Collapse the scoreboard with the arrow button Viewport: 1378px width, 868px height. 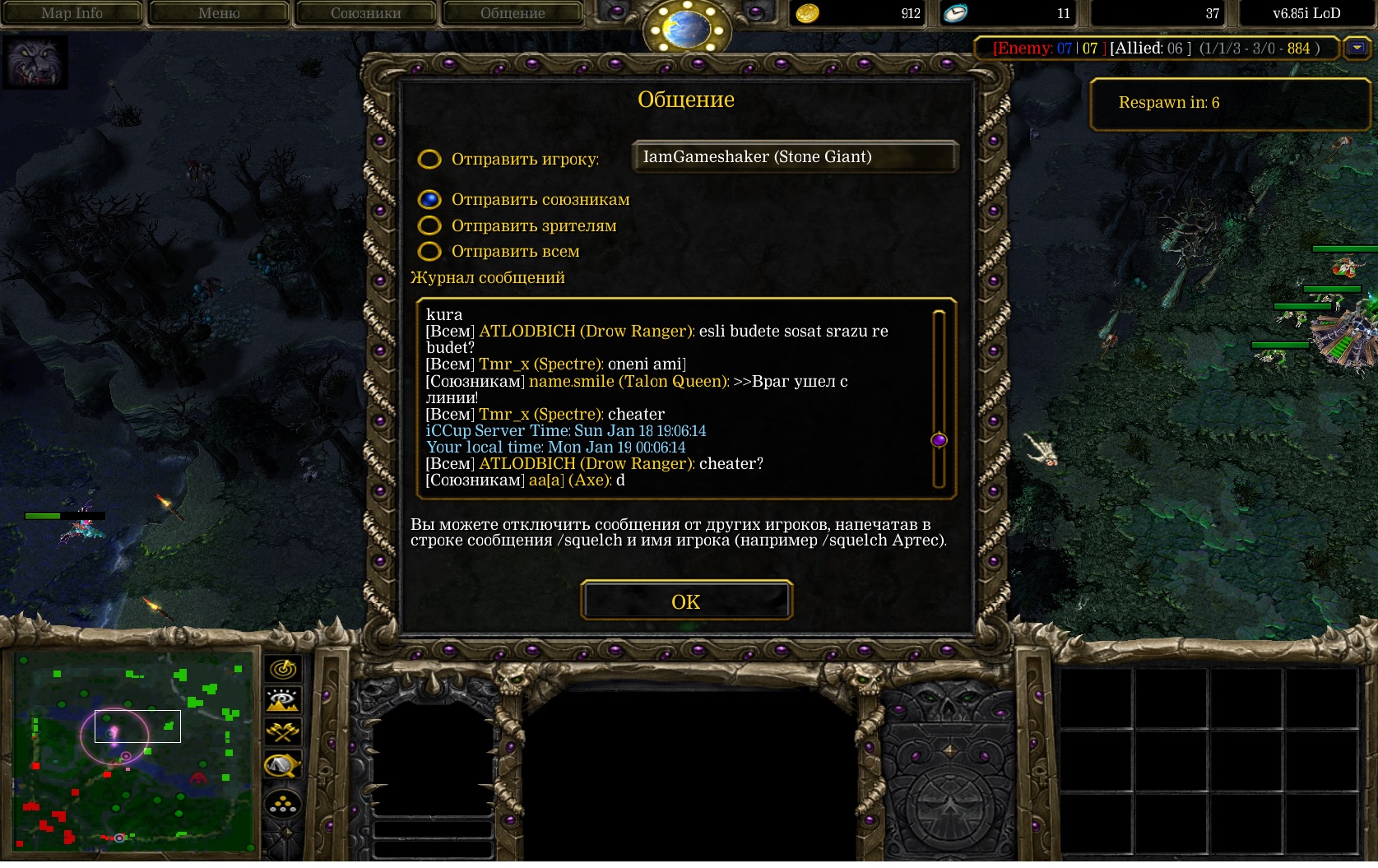point(1356,49)
